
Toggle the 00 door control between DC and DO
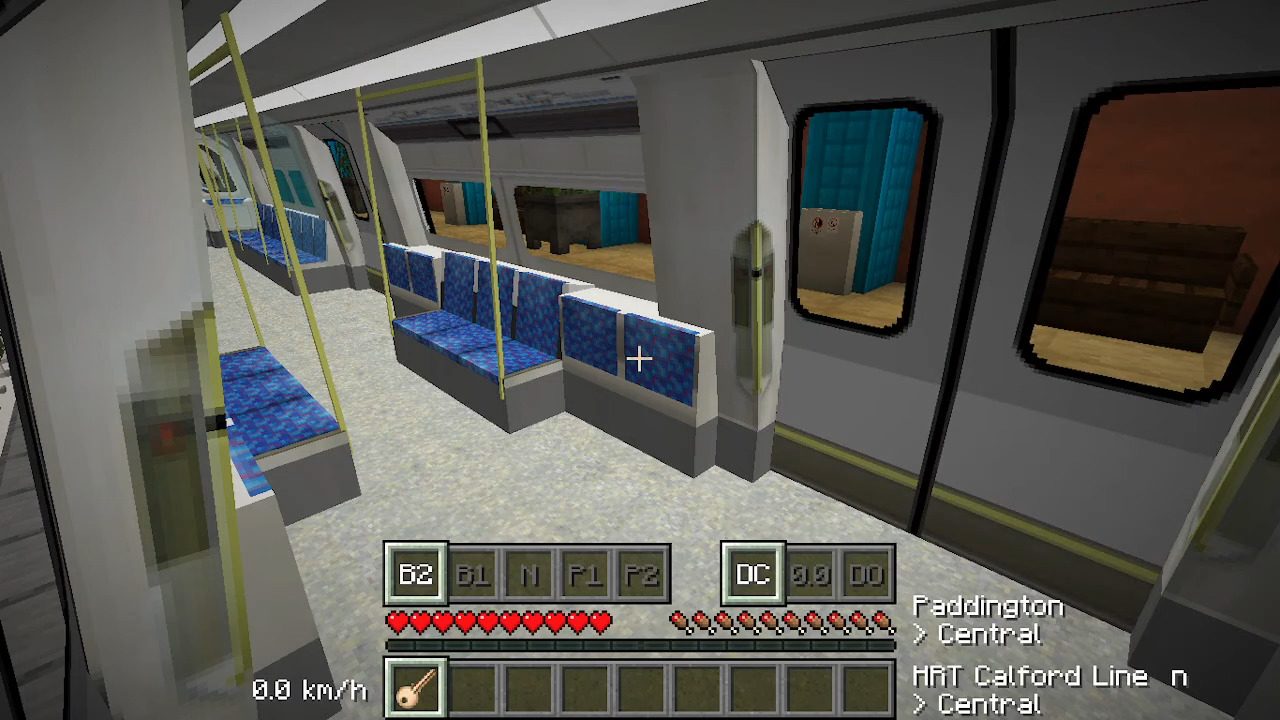pos(810,573)
